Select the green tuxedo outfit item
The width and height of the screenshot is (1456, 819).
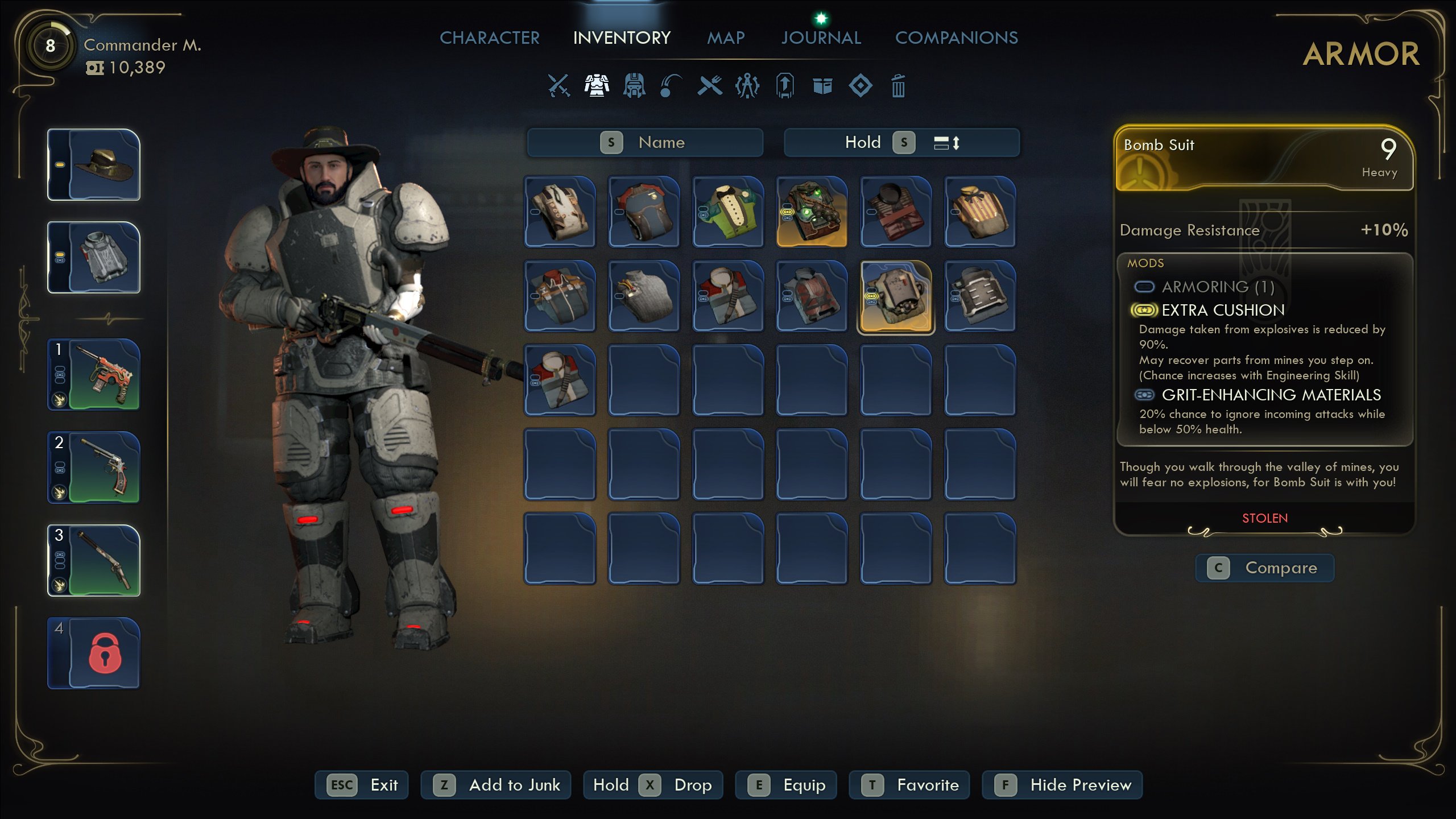click(x=727, y=212)
